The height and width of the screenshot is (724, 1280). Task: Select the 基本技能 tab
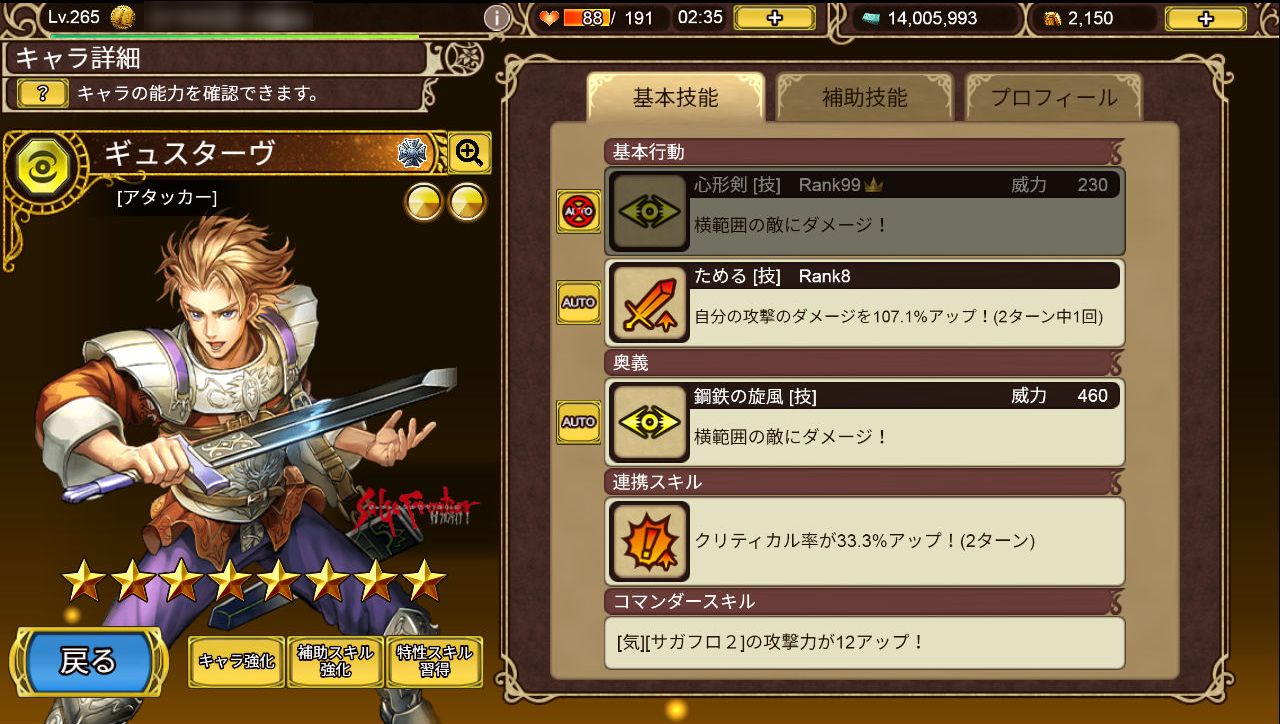pos(675,98)
